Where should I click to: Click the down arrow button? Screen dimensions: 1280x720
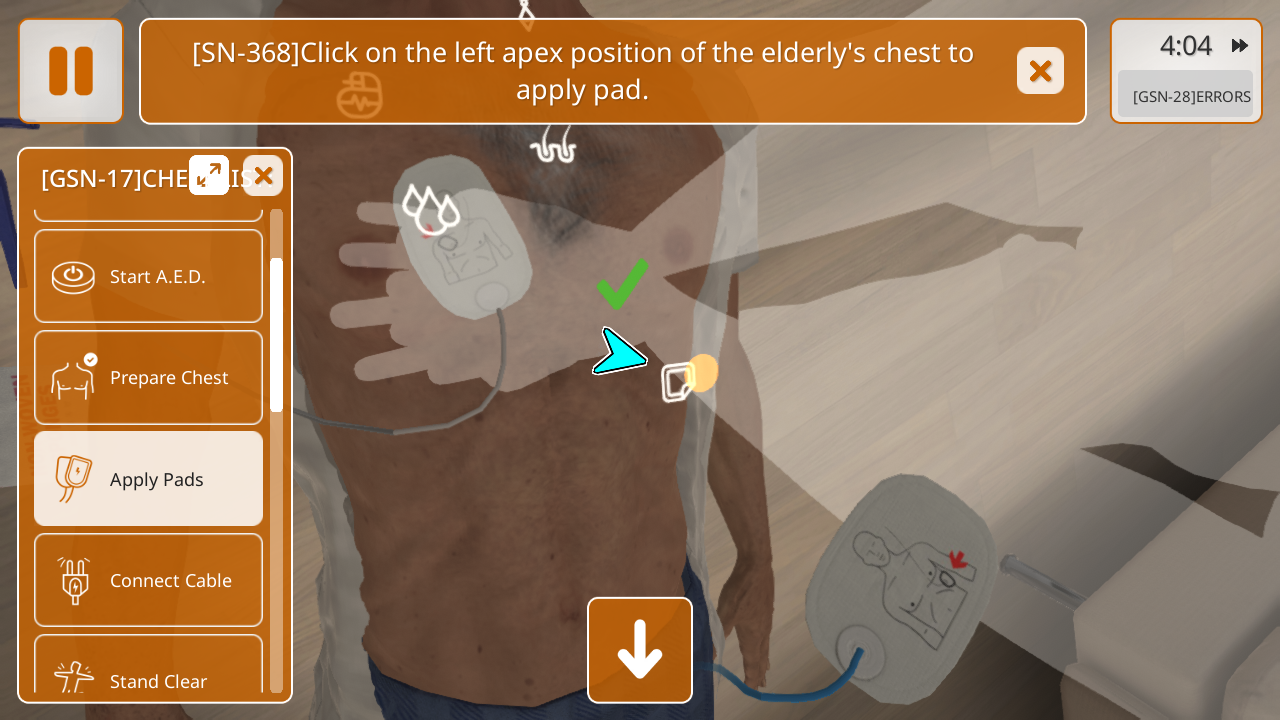coord(640,650)
